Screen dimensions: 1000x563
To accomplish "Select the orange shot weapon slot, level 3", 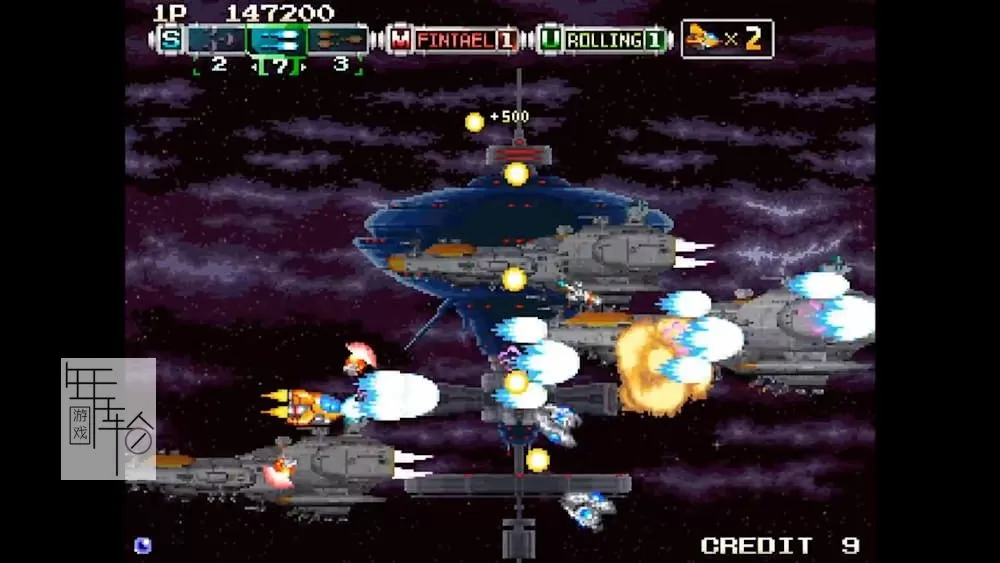I will click(x=337, y=40).
